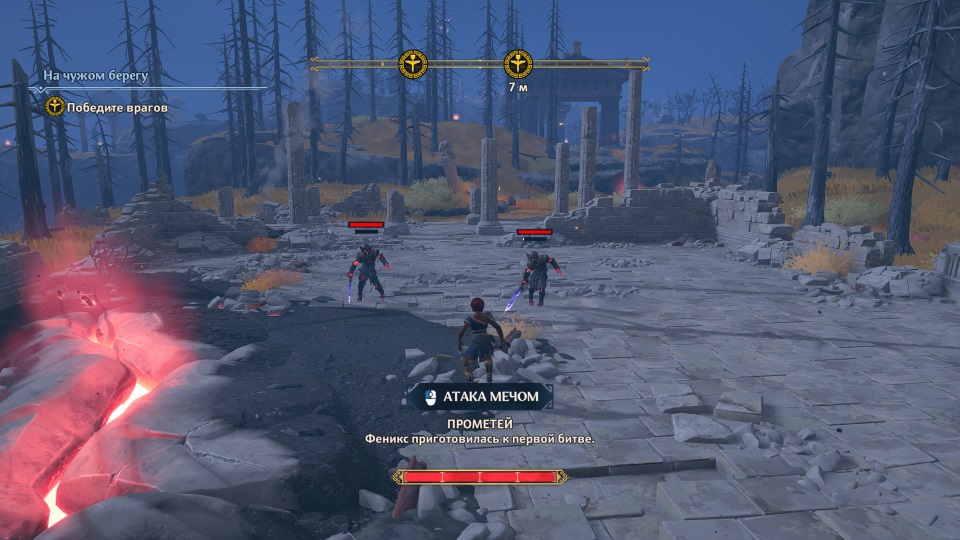Select the «Победите врагов» objective icon

click(x=55, y=106)
